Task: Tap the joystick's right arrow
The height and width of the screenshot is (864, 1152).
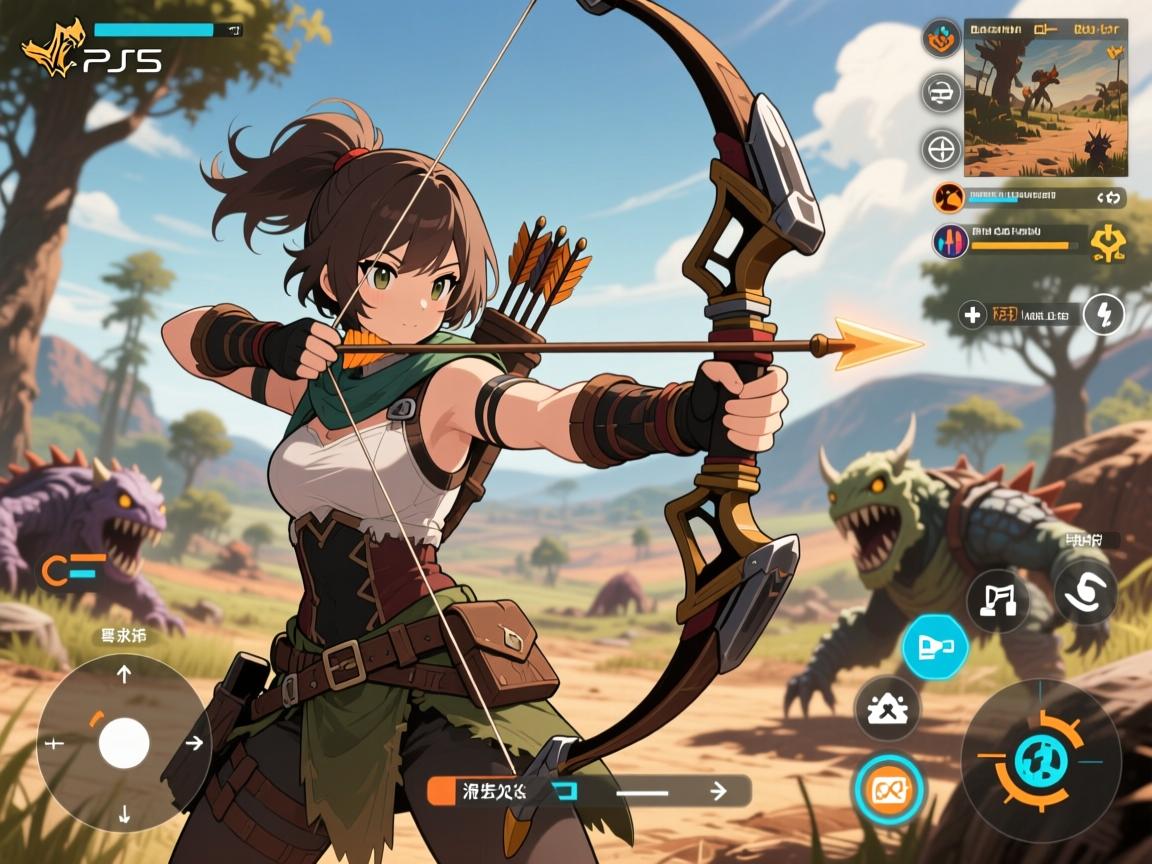Action: point(195,743)
